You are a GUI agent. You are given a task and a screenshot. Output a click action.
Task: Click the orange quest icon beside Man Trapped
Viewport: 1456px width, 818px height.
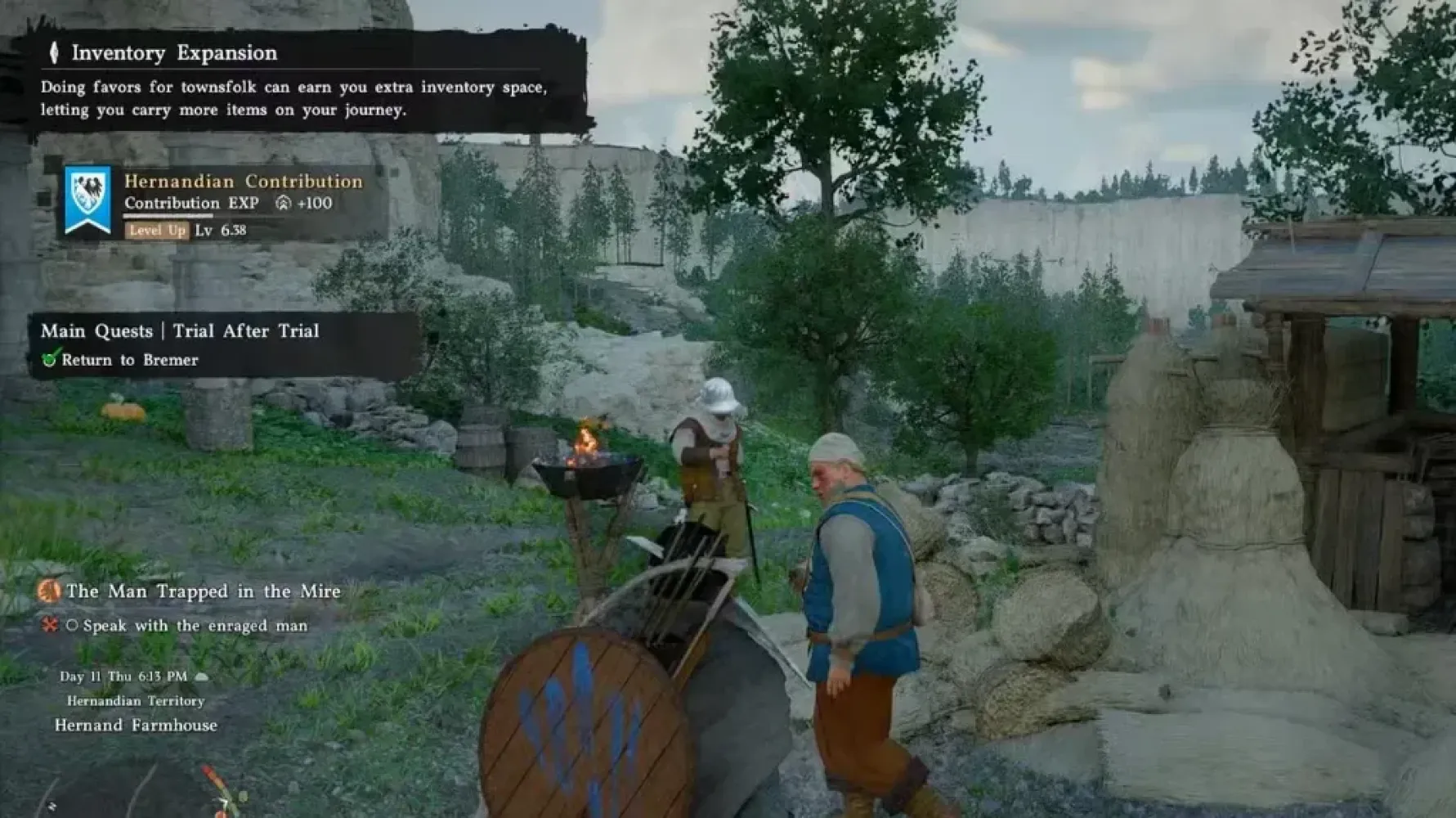[49, 591]
